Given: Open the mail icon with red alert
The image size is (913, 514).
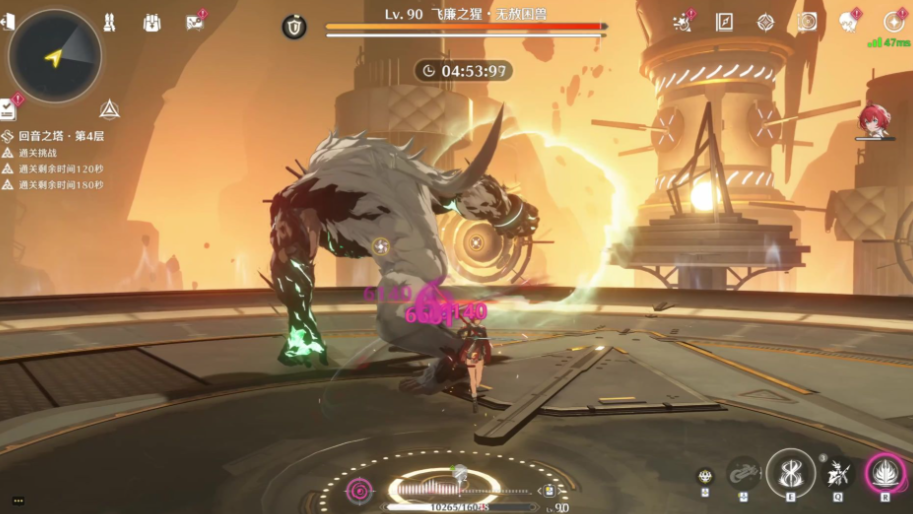Looking at the screenshot, I should coord(194,21).
